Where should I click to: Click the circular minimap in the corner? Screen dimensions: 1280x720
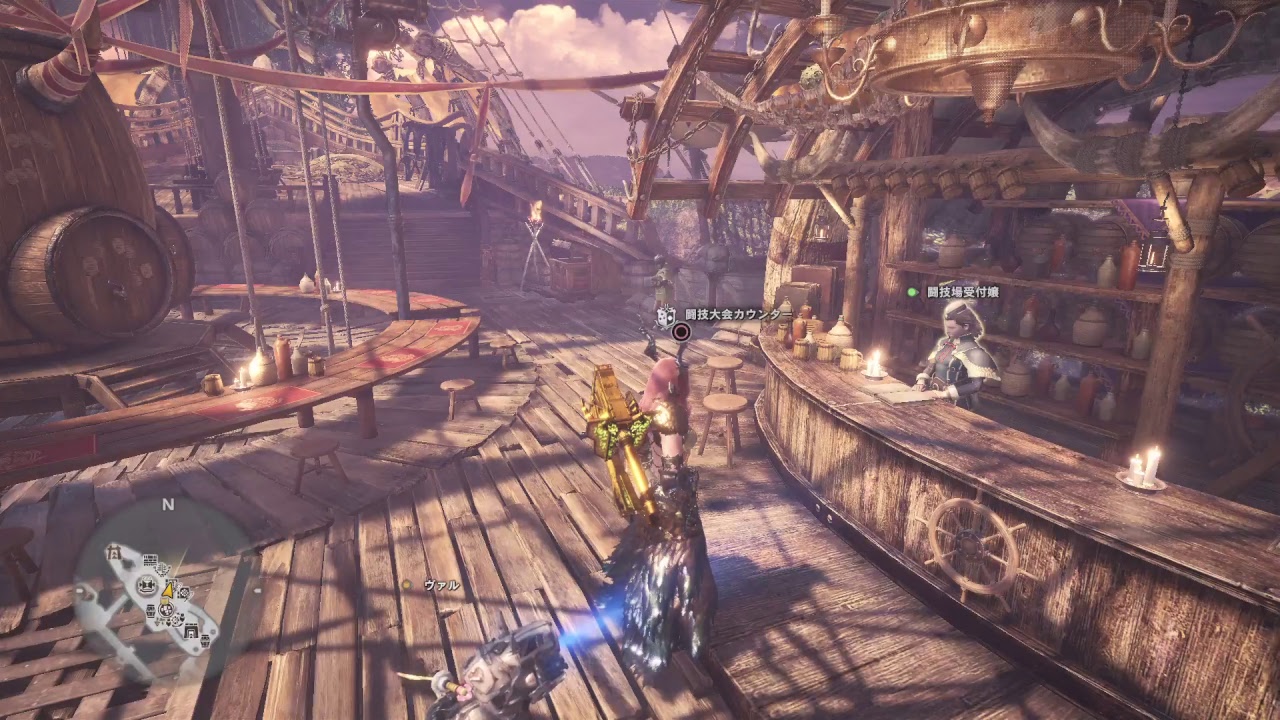(x=160, y=590)
